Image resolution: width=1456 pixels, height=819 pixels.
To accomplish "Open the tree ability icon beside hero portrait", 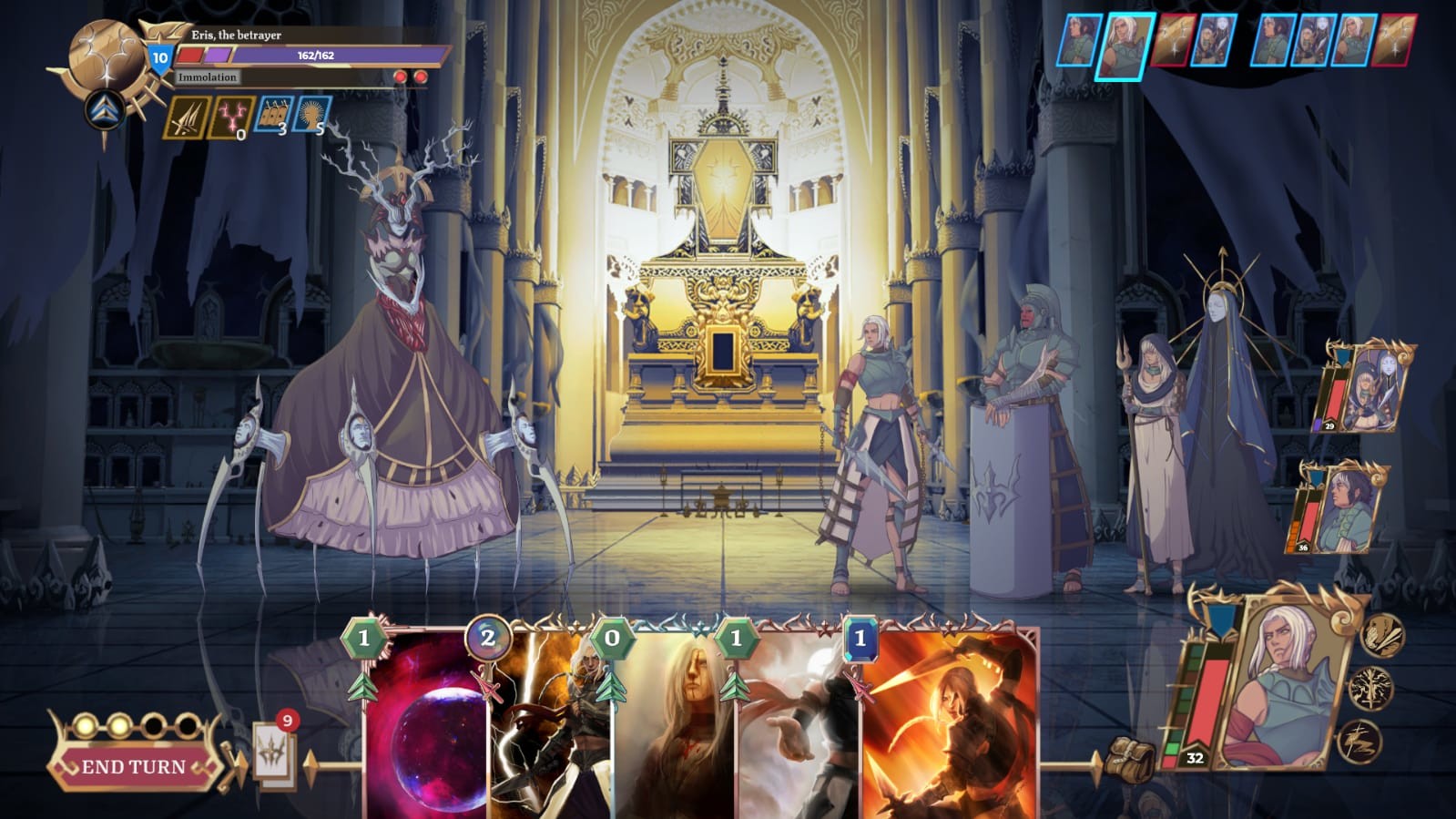I will click(x=1371, y=690).
